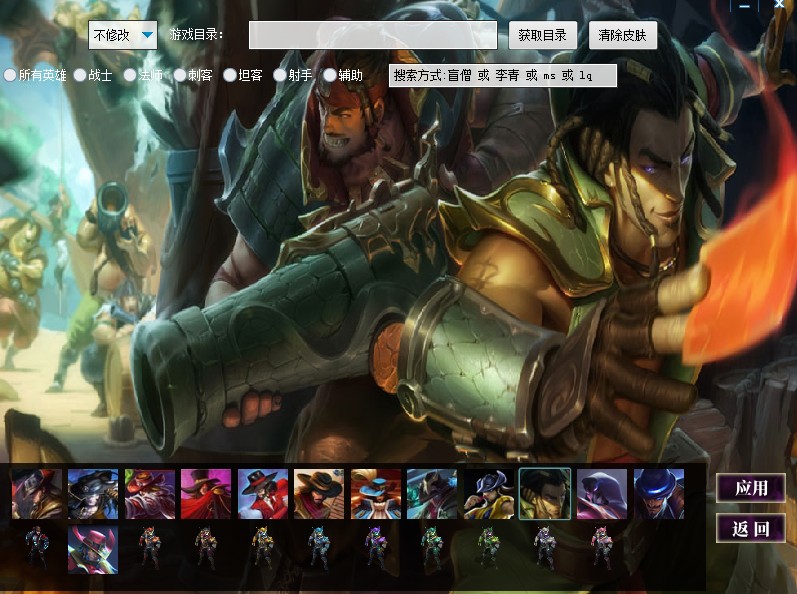Screen dimensions: 797x594
Task: Select the highlighted green-bordered skin thumbnail
Action: click(x=545, y=494)
